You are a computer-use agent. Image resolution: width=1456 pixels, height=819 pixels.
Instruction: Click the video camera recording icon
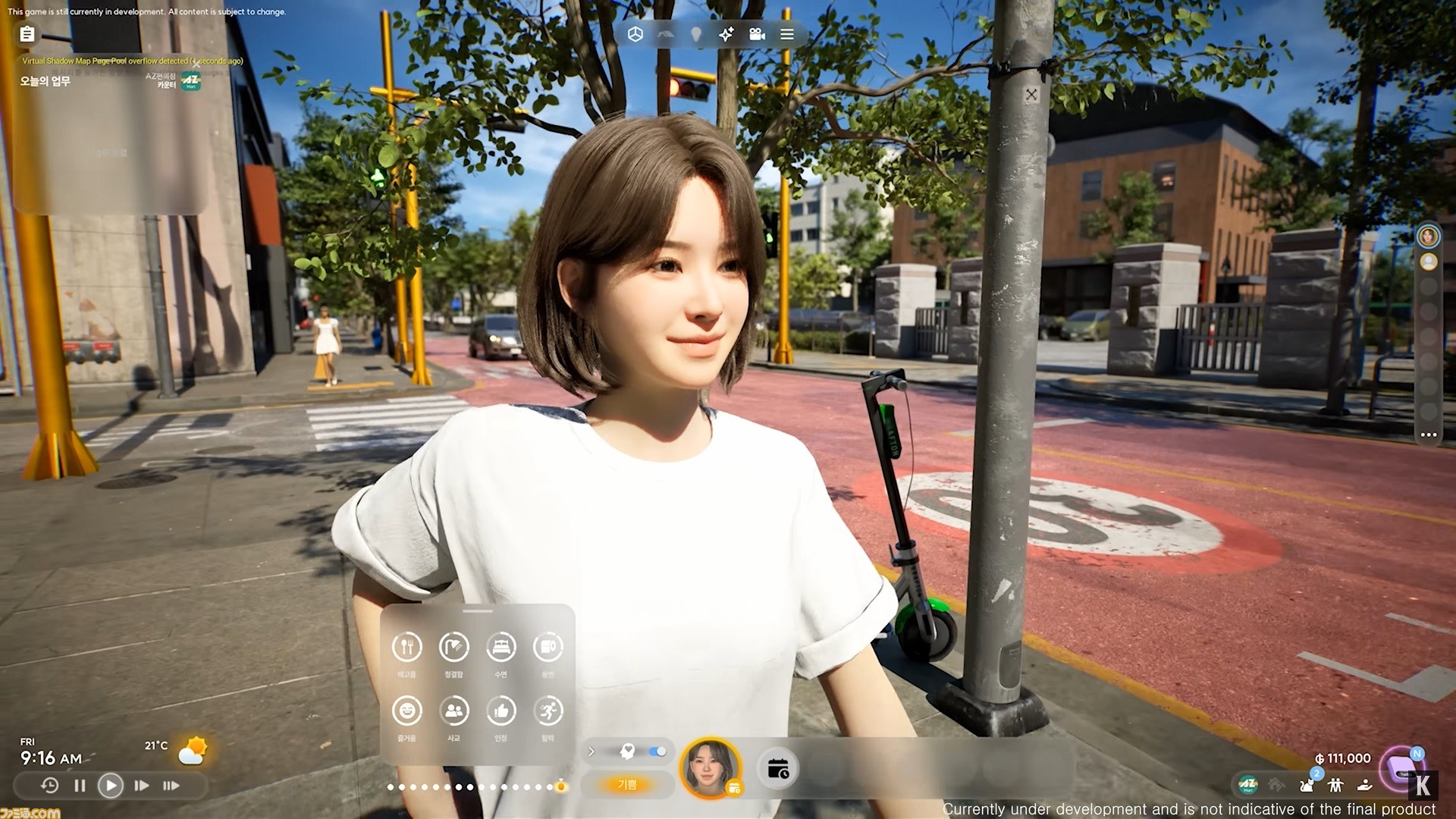[755, 34]
